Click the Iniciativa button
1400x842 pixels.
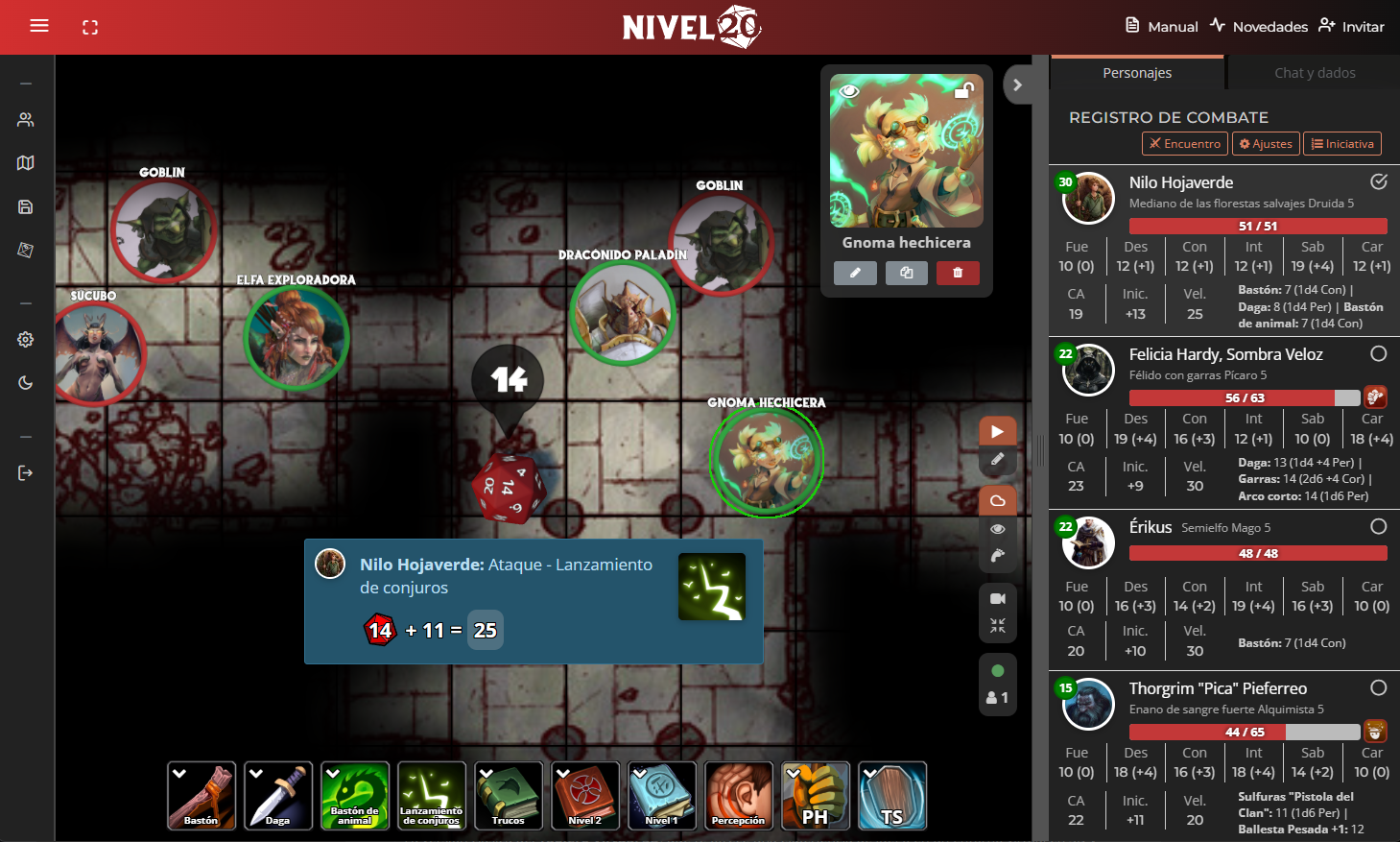[1342, 144]
